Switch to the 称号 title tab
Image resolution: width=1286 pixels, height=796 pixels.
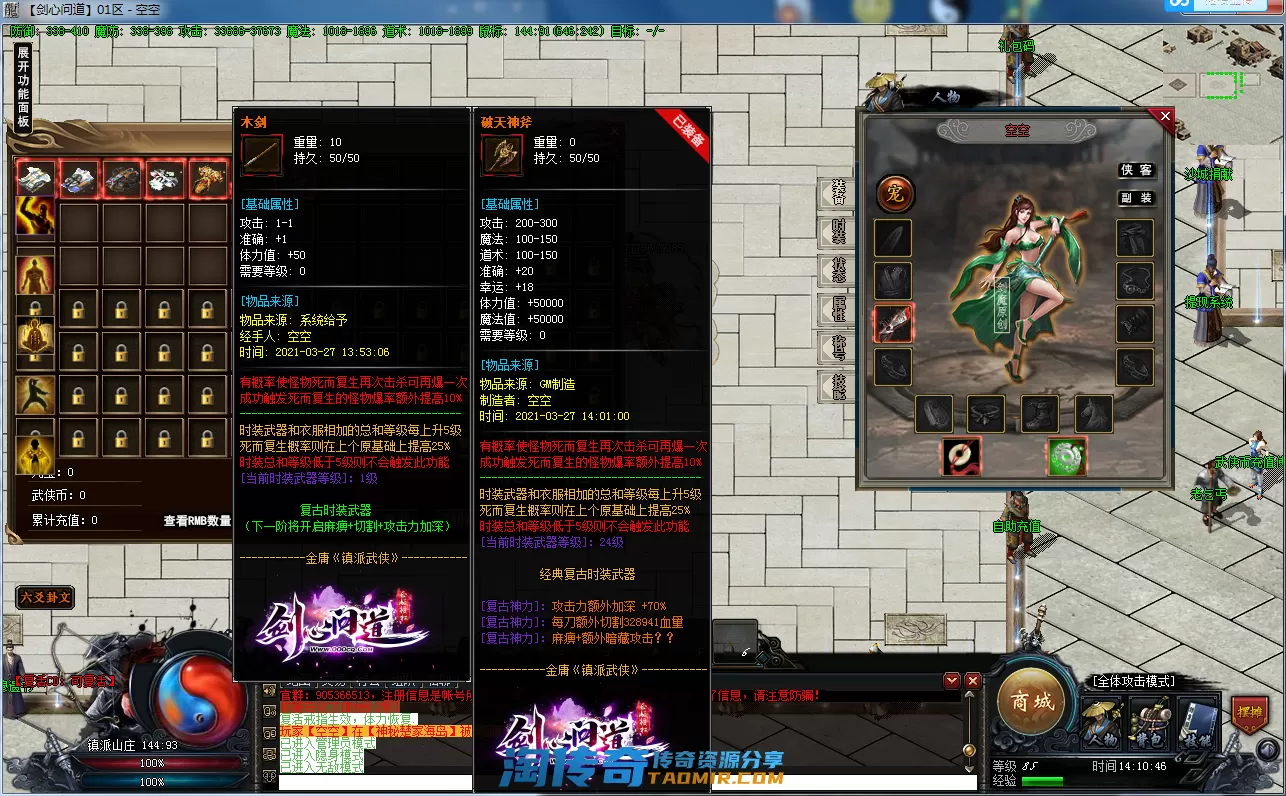click(838, 348)
